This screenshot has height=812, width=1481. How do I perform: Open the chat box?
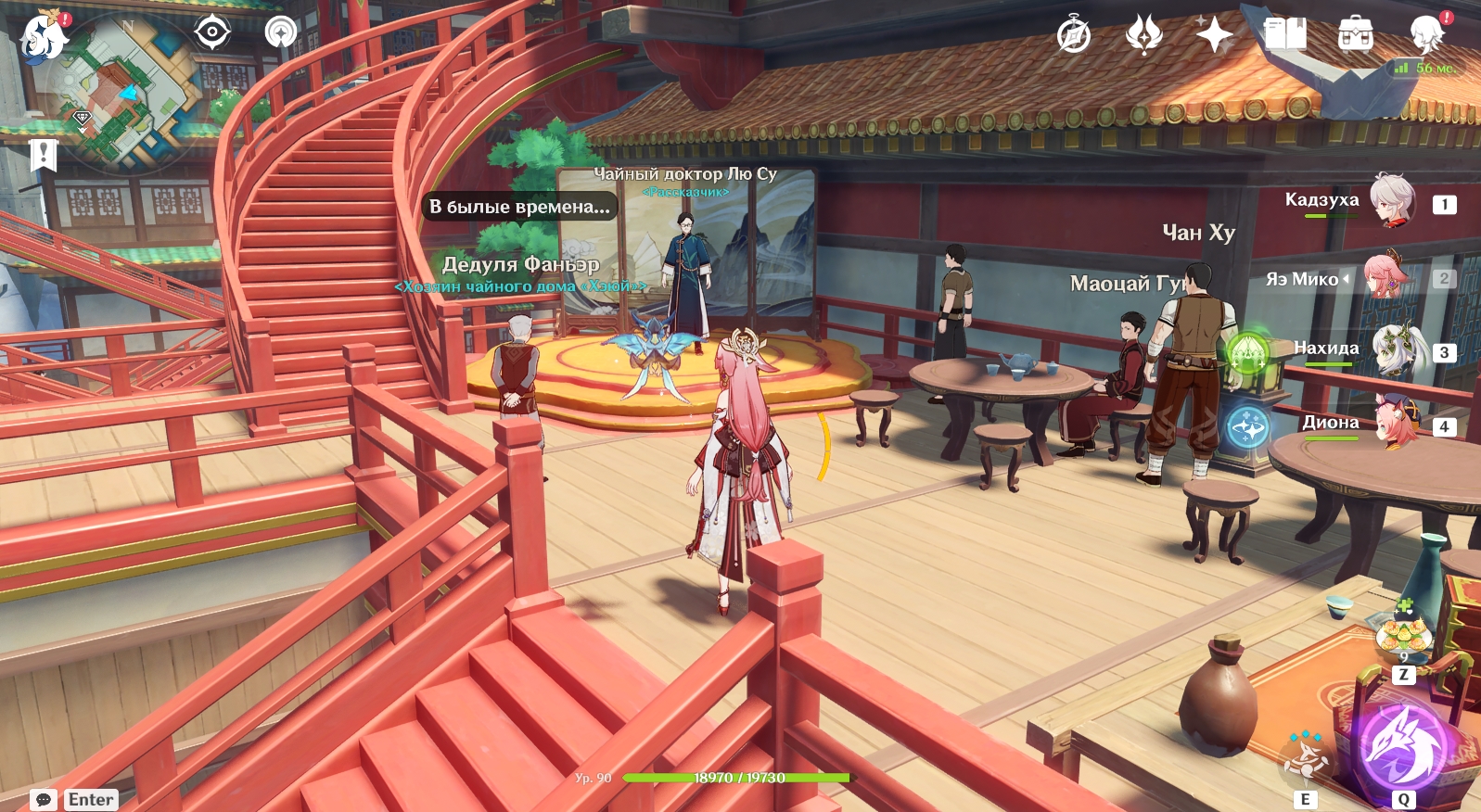pos(44,799)
